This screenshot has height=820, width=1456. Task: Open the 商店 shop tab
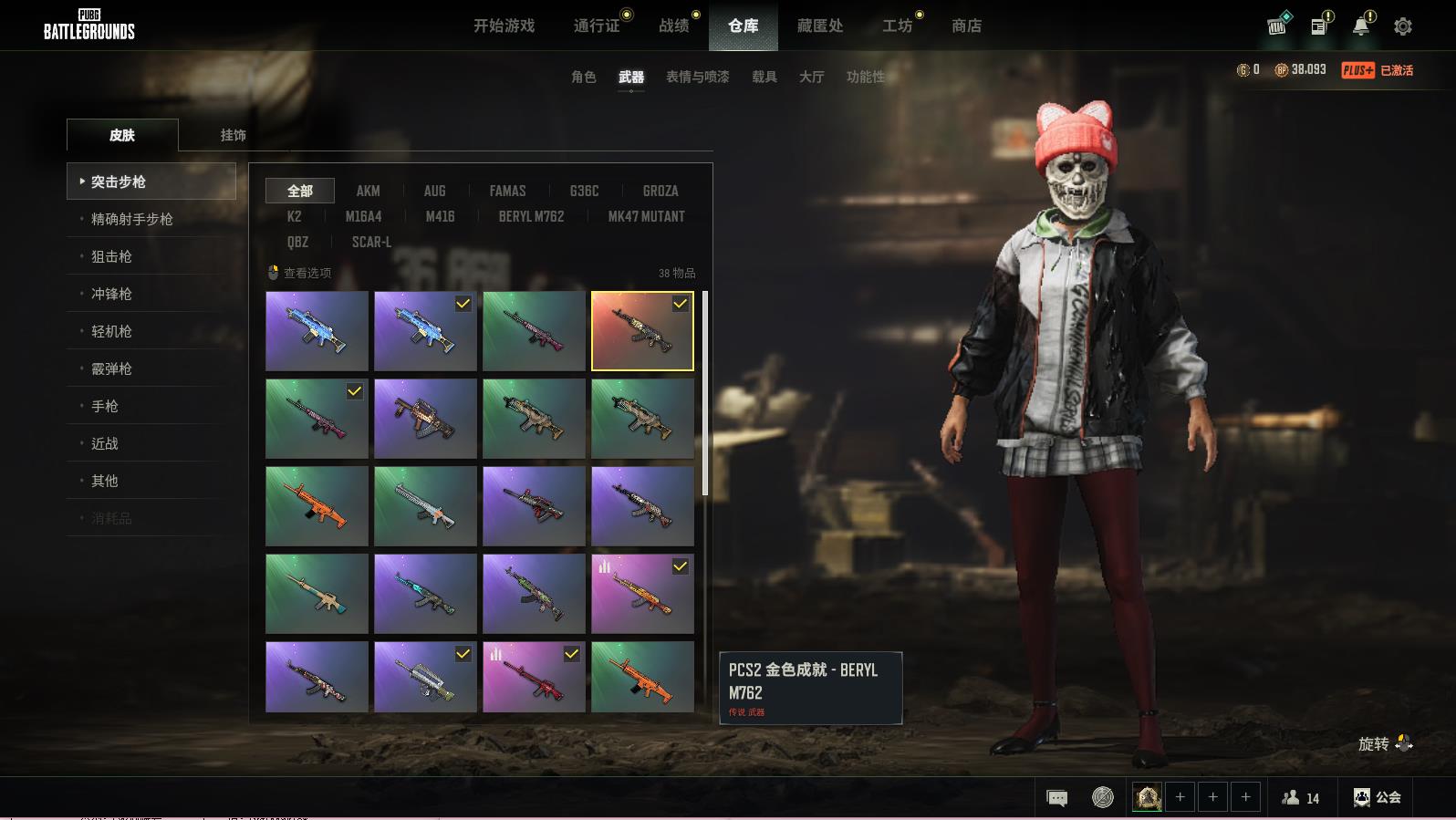click(x=966, y=26)
